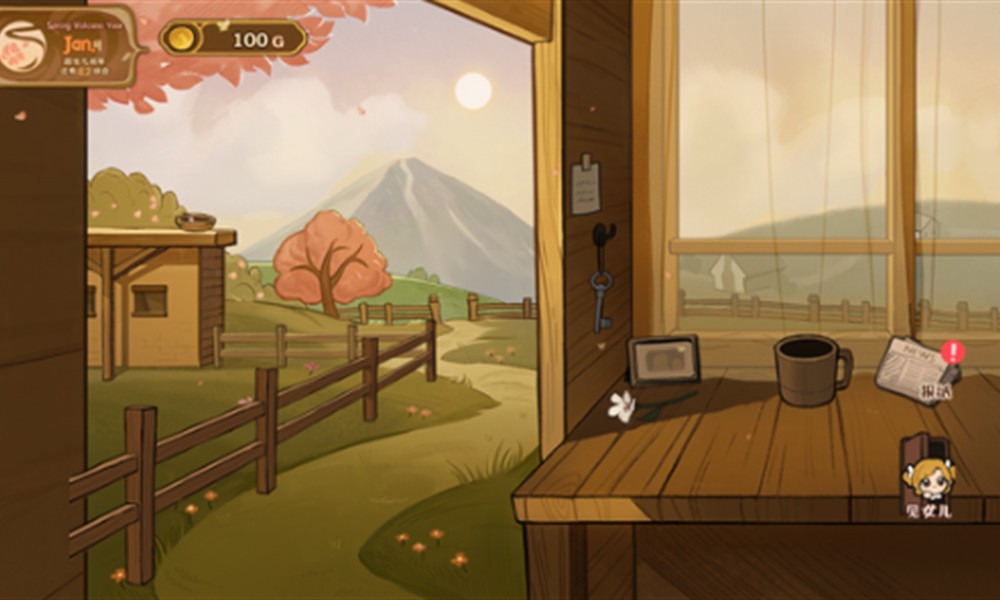Open the Jan calendar date panel
Image resolution: width=1000 pixels, height=600 pixels.
70,46
